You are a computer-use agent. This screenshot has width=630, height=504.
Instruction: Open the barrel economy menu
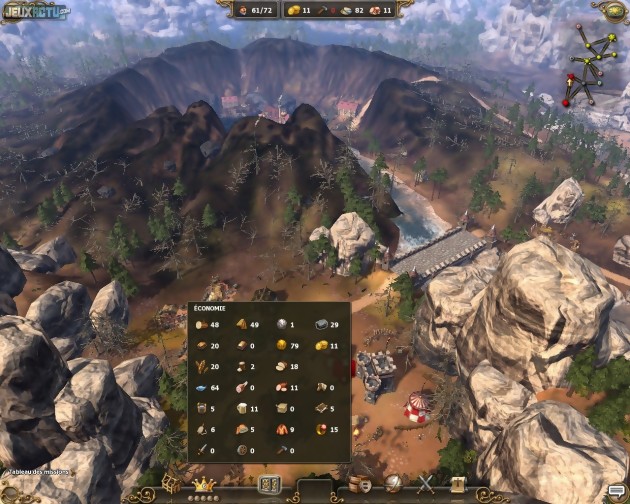point(359,485)
